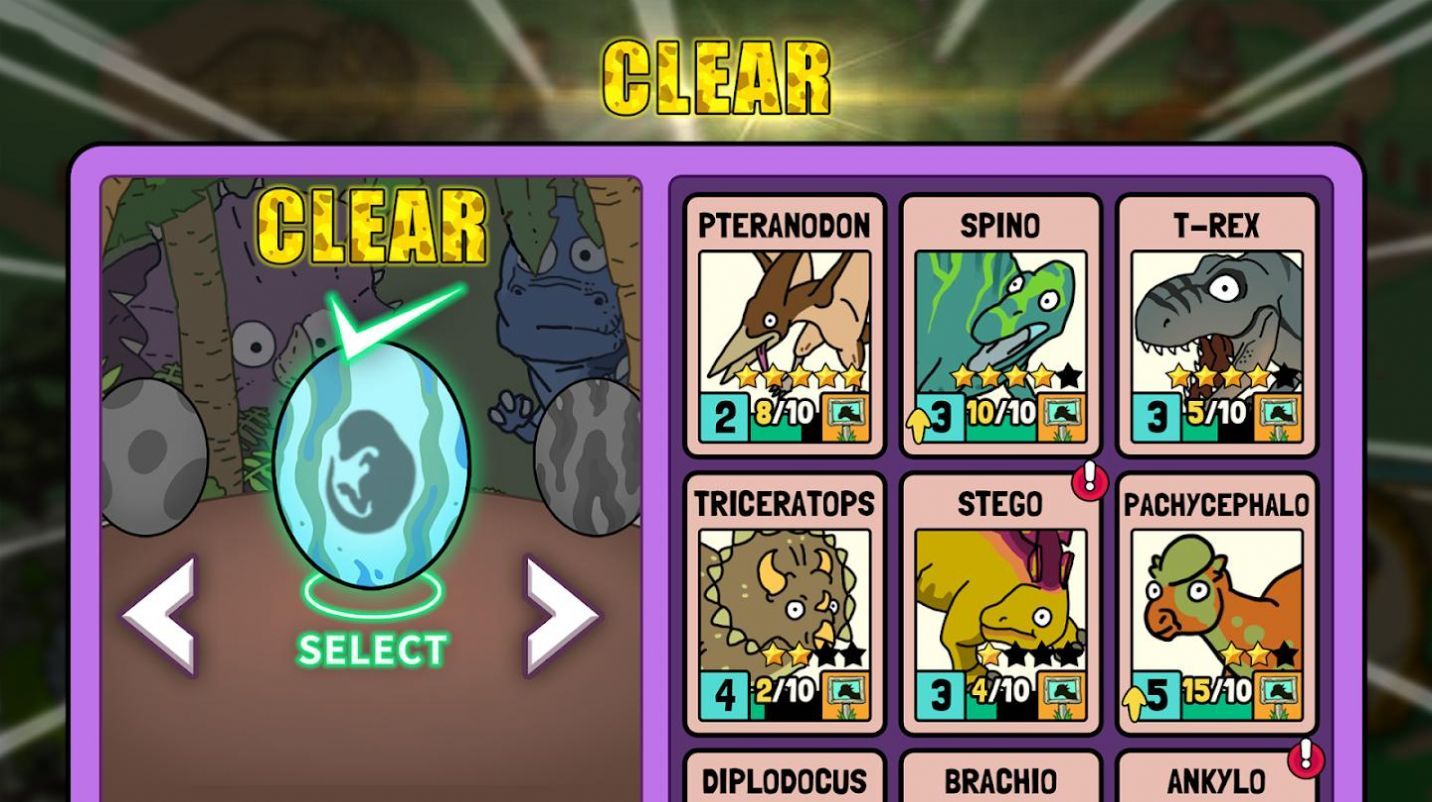
Task: Choose the Brachio card
Action: pos(1000,779)
